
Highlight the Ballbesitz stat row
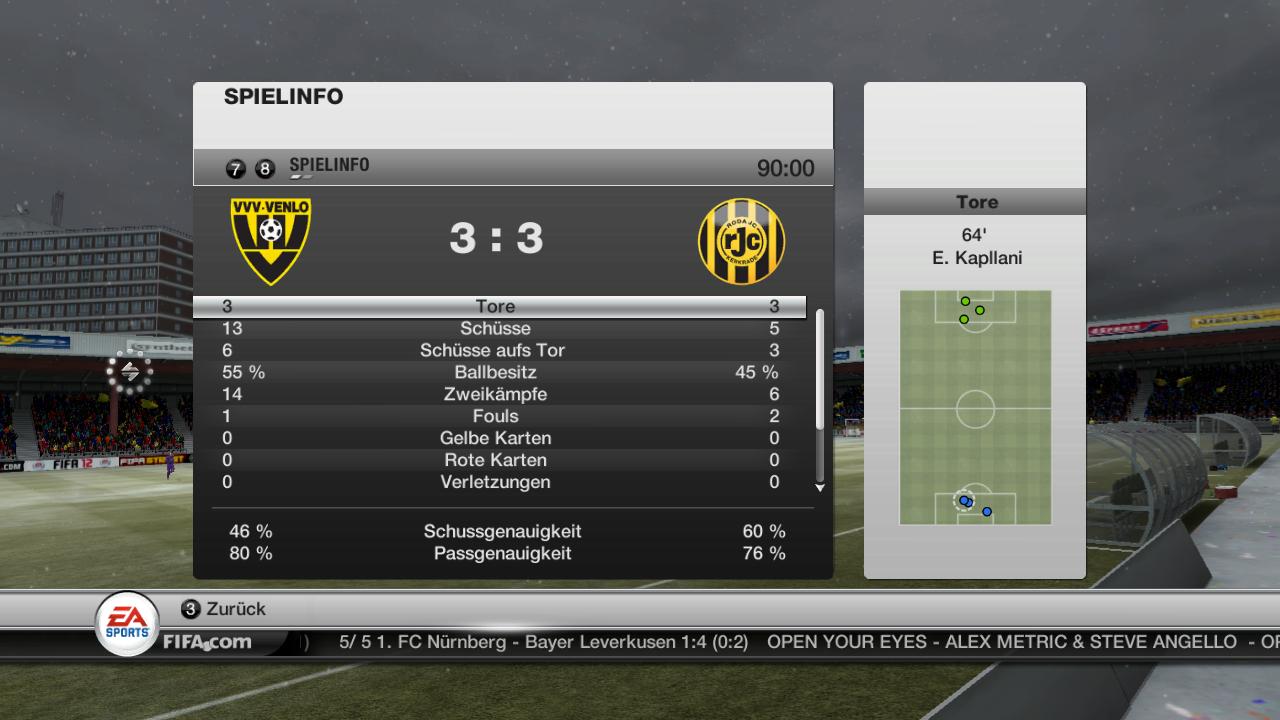(x=496, y=373)
